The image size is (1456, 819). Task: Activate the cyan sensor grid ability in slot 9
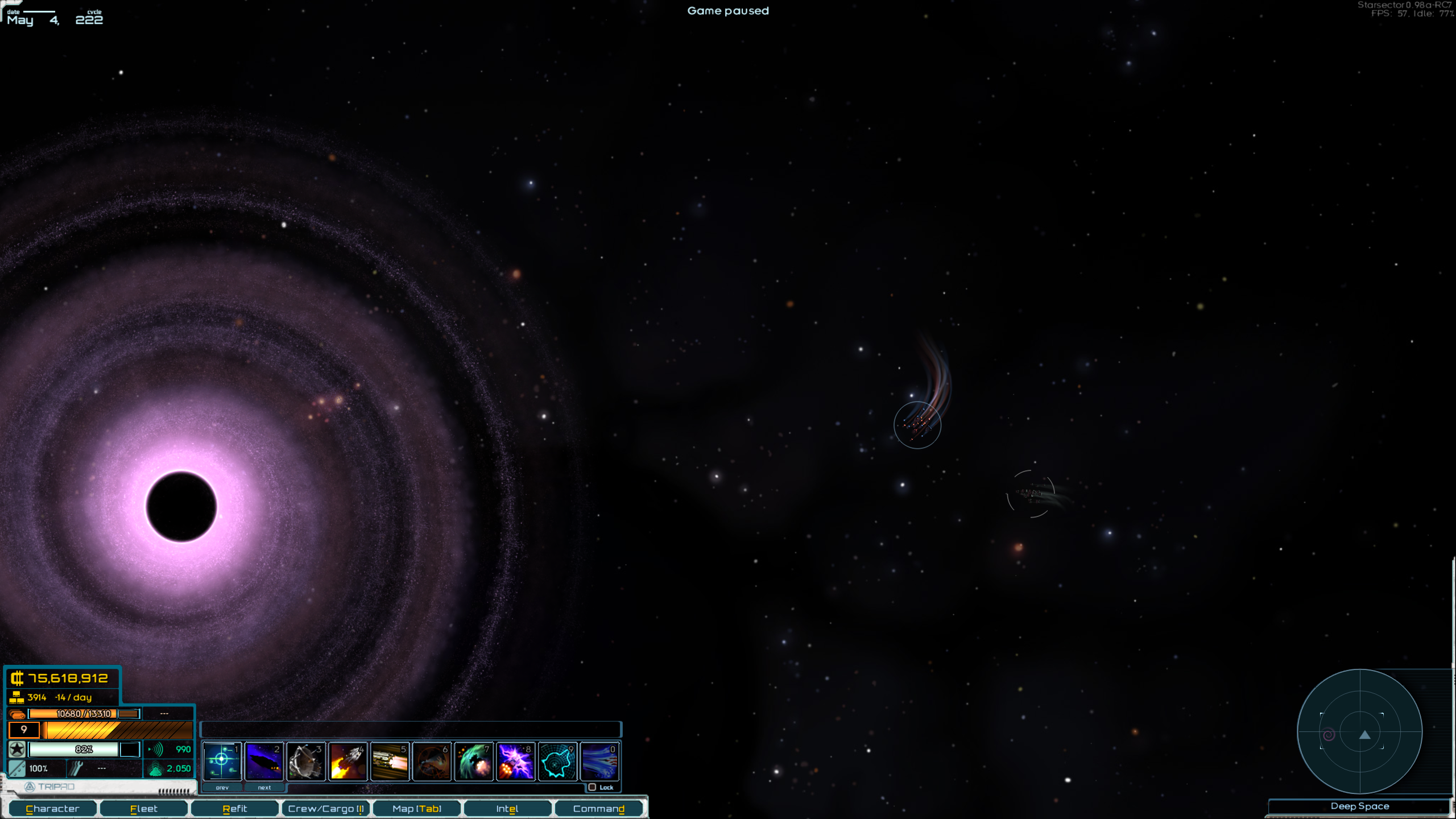click(x=558, y=762)
